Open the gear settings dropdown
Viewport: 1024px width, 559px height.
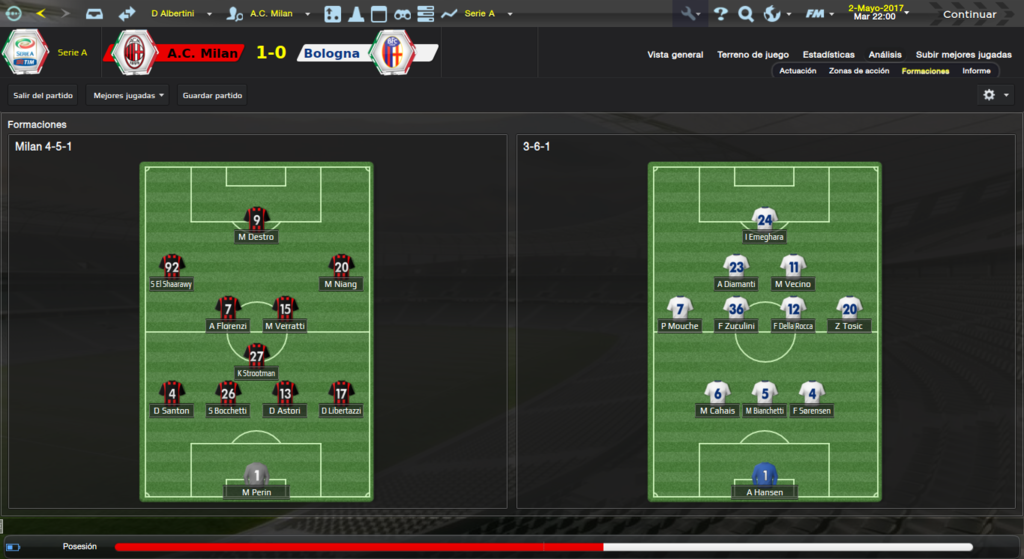995,95
